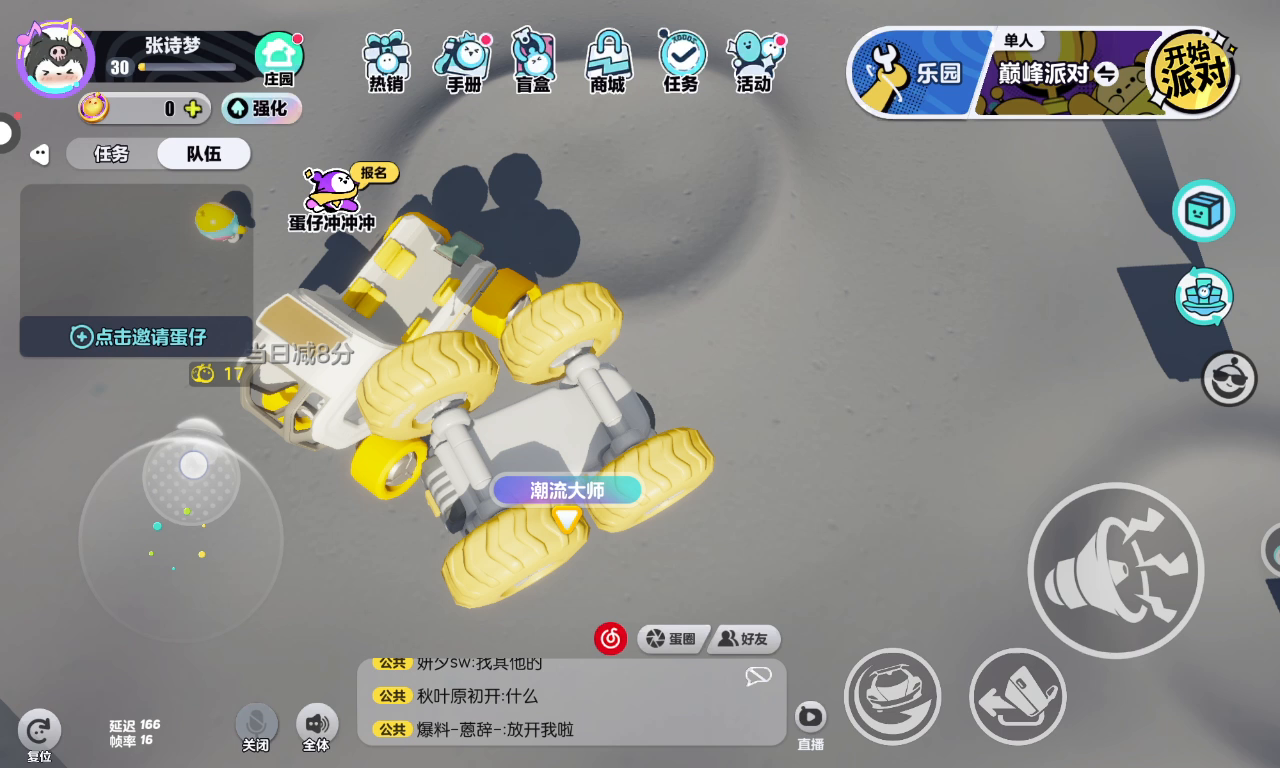The width and height of the screenshot is (1280, 768).
Task: Tap the 复位 reset position button
Action: (39, 735)
